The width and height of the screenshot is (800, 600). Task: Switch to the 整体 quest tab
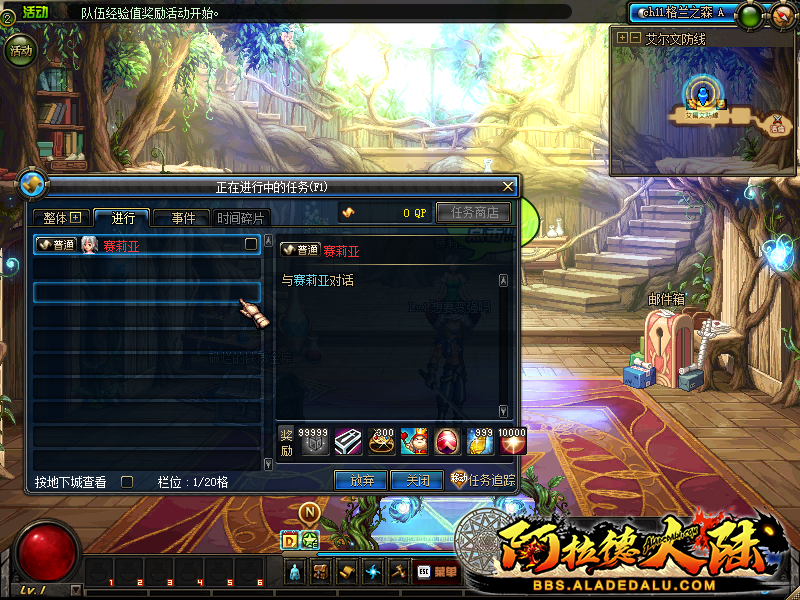tap(61, 218)
